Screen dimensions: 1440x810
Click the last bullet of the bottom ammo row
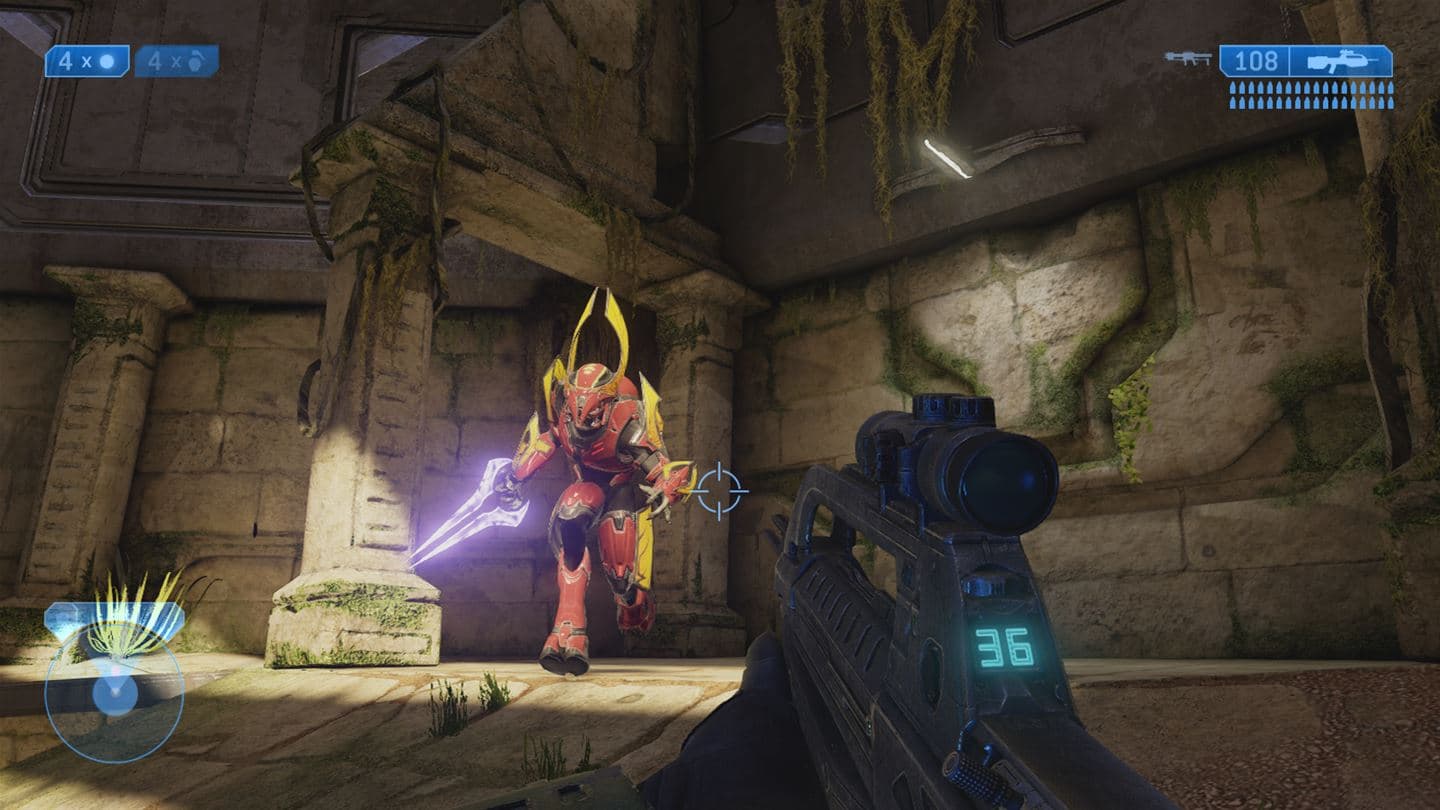click(1390, 102)
